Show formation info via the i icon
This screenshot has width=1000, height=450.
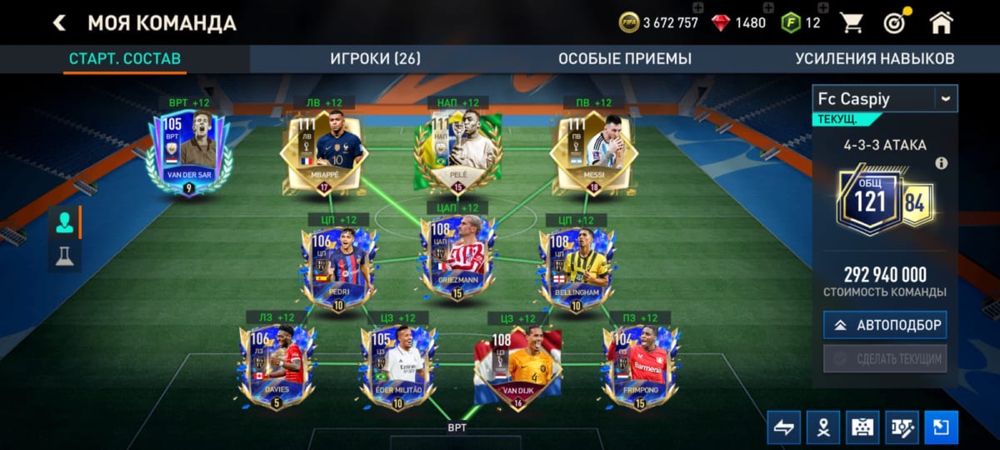coord(941,163)
